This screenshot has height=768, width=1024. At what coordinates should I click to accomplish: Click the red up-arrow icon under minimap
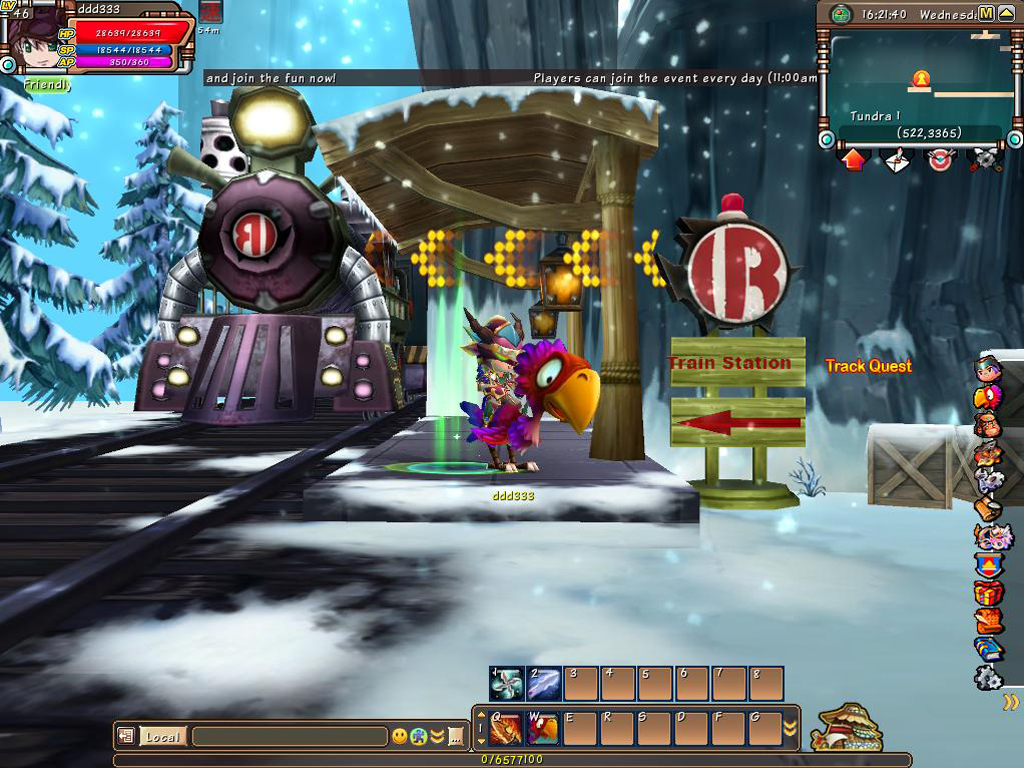coord(853,160)
